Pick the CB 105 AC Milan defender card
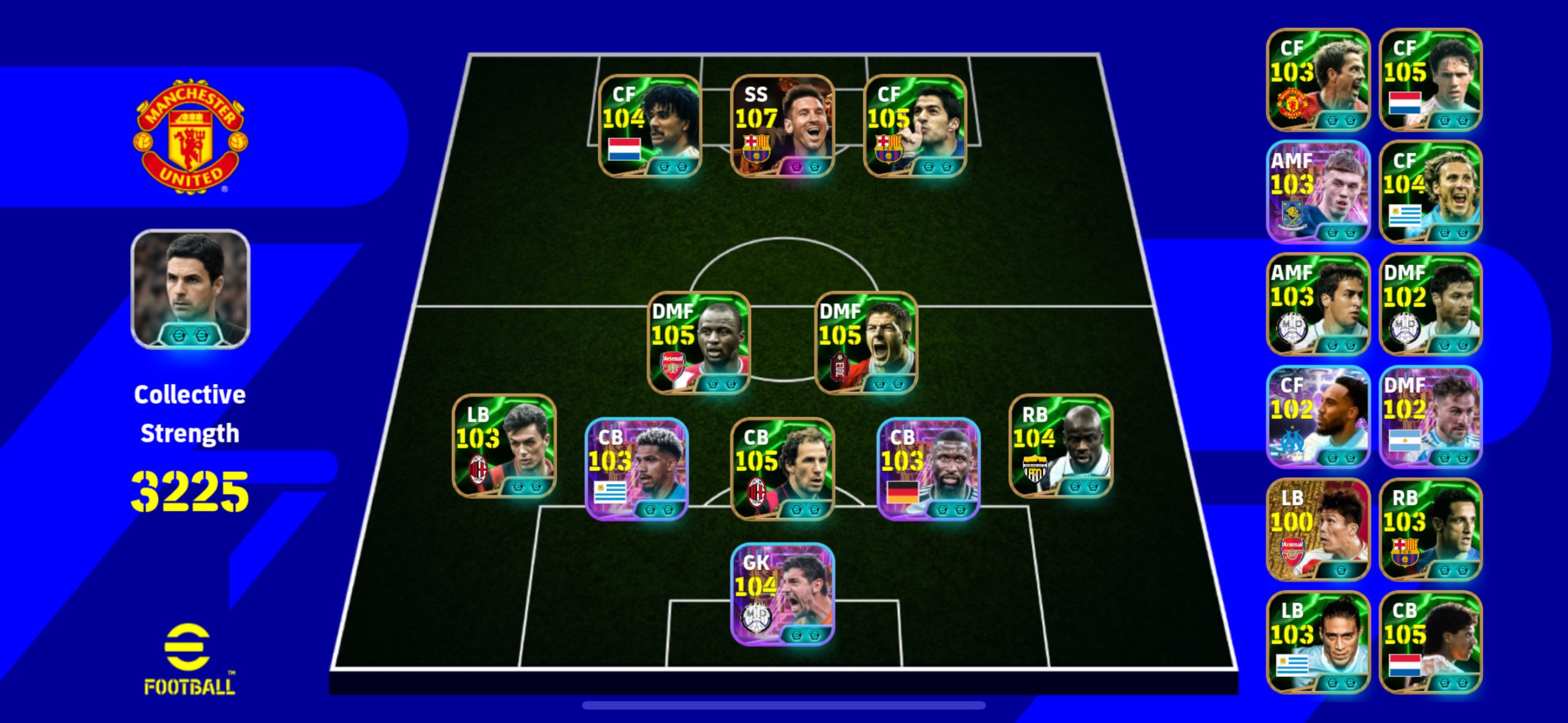Image resolution: width=1568 pixels, height=723 pixels. [x=782, y=468]
